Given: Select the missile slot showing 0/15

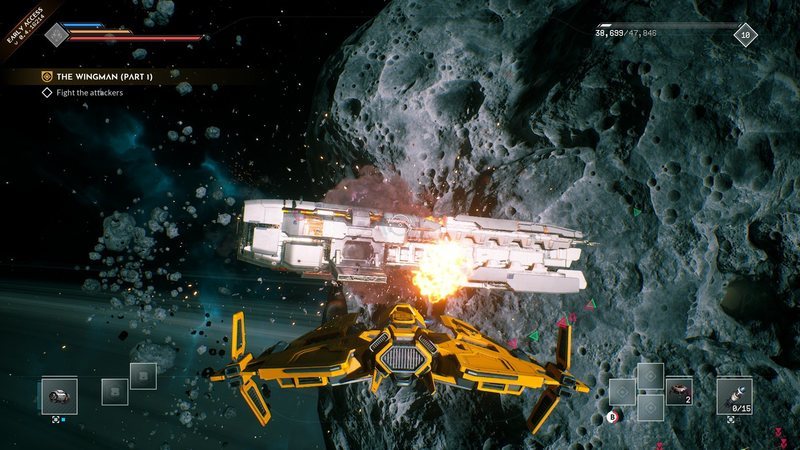Looking at the screenshot, I should (x=734, y=395).
